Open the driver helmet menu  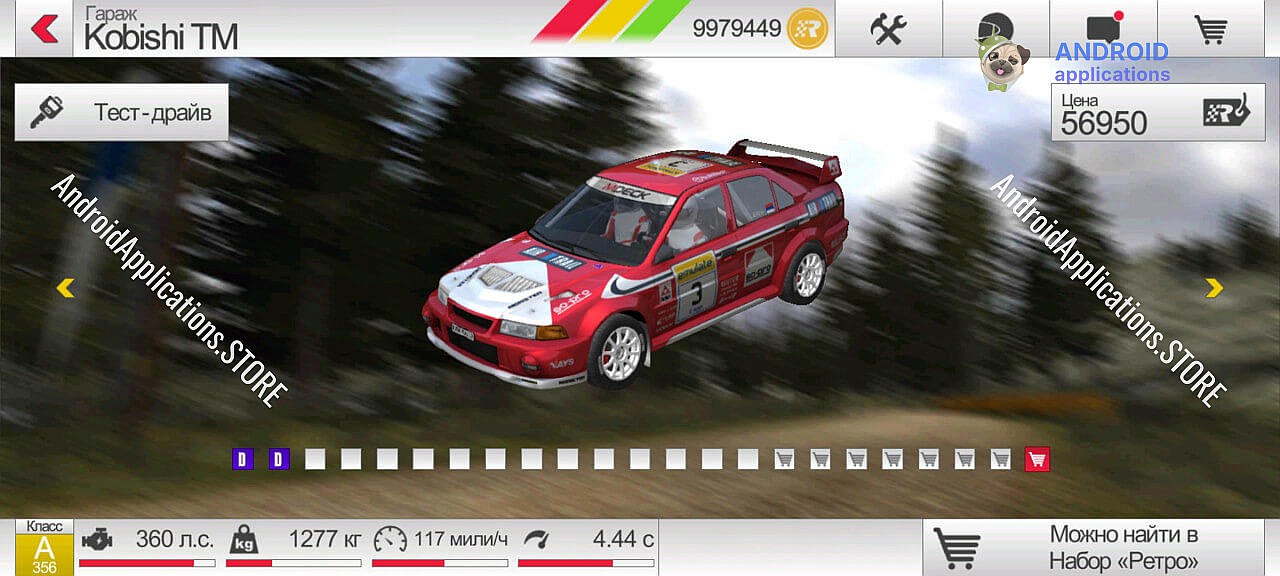click(995, 29)
